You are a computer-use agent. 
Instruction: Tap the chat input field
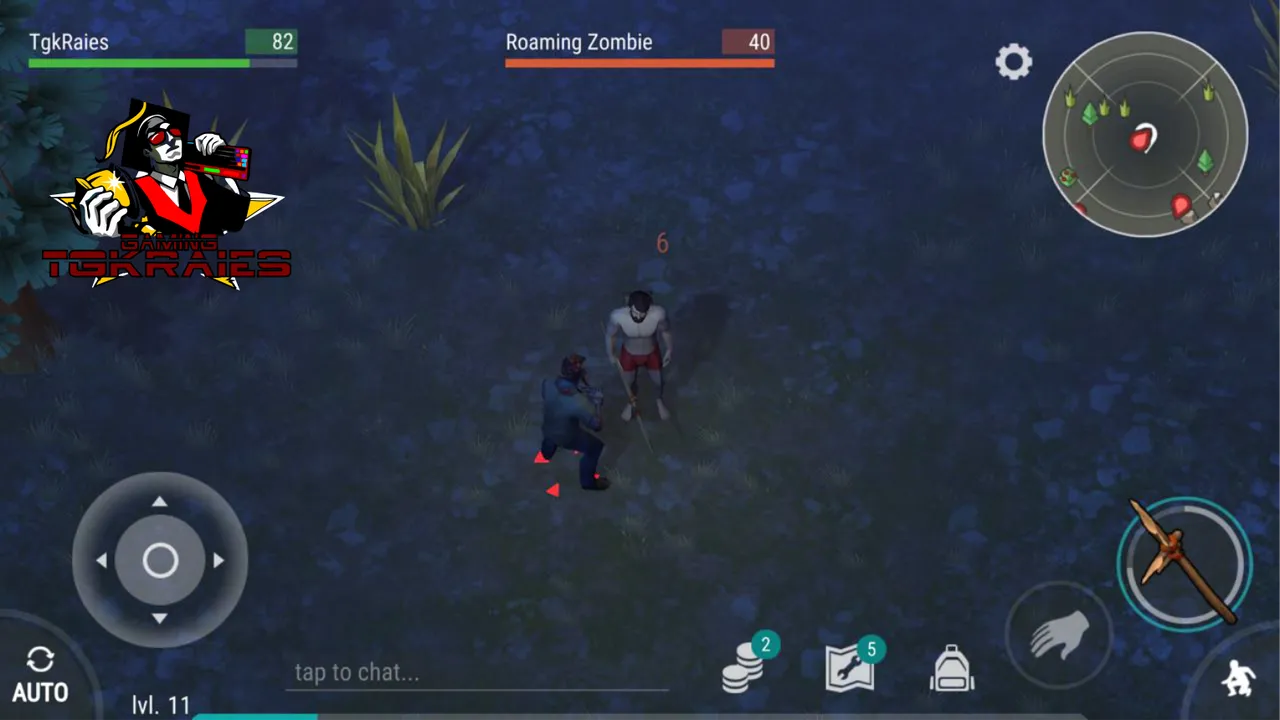pyautogui.click(x=476, y=673)
